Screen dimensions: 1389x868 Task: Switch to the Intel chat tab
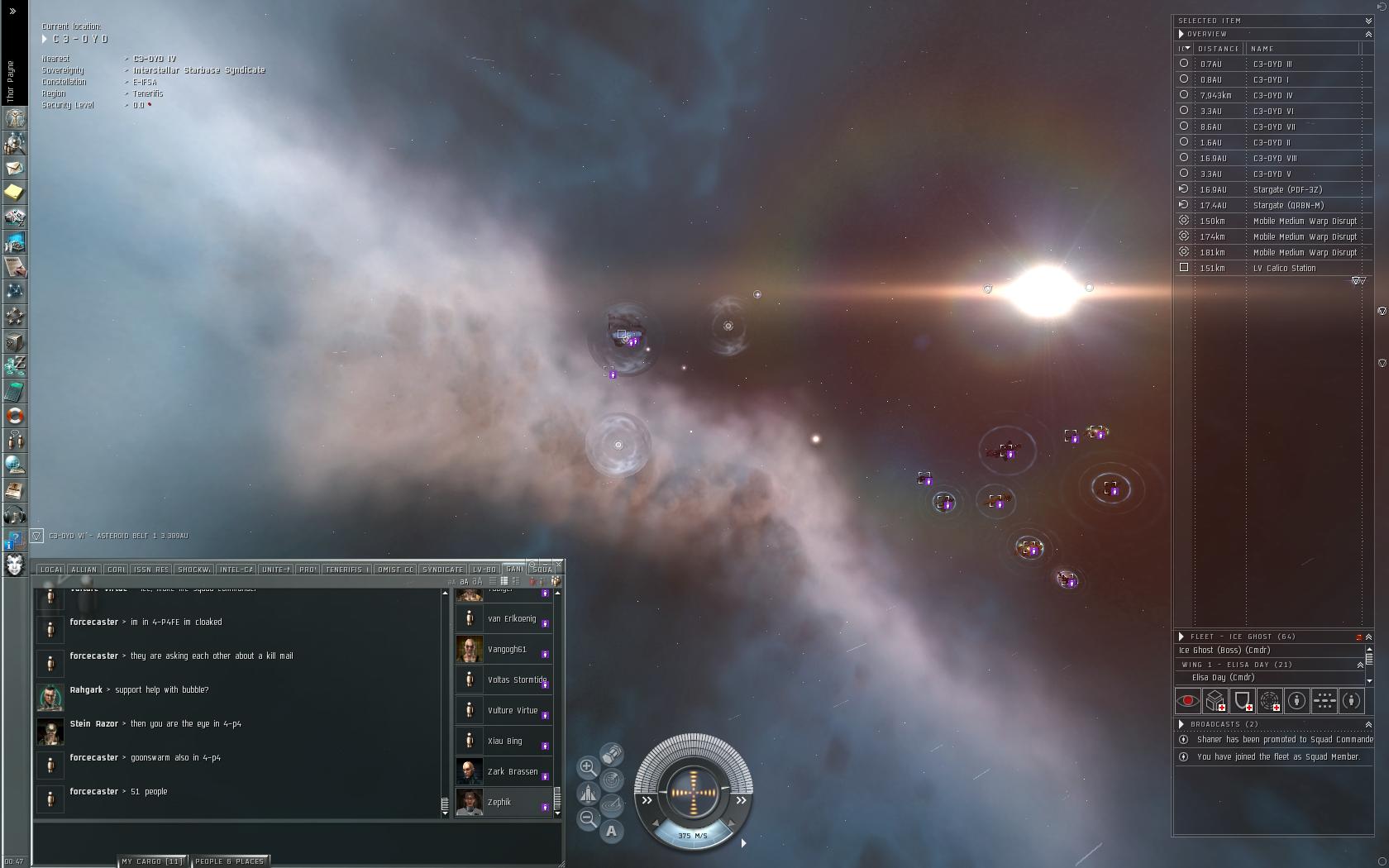[236, 570]
